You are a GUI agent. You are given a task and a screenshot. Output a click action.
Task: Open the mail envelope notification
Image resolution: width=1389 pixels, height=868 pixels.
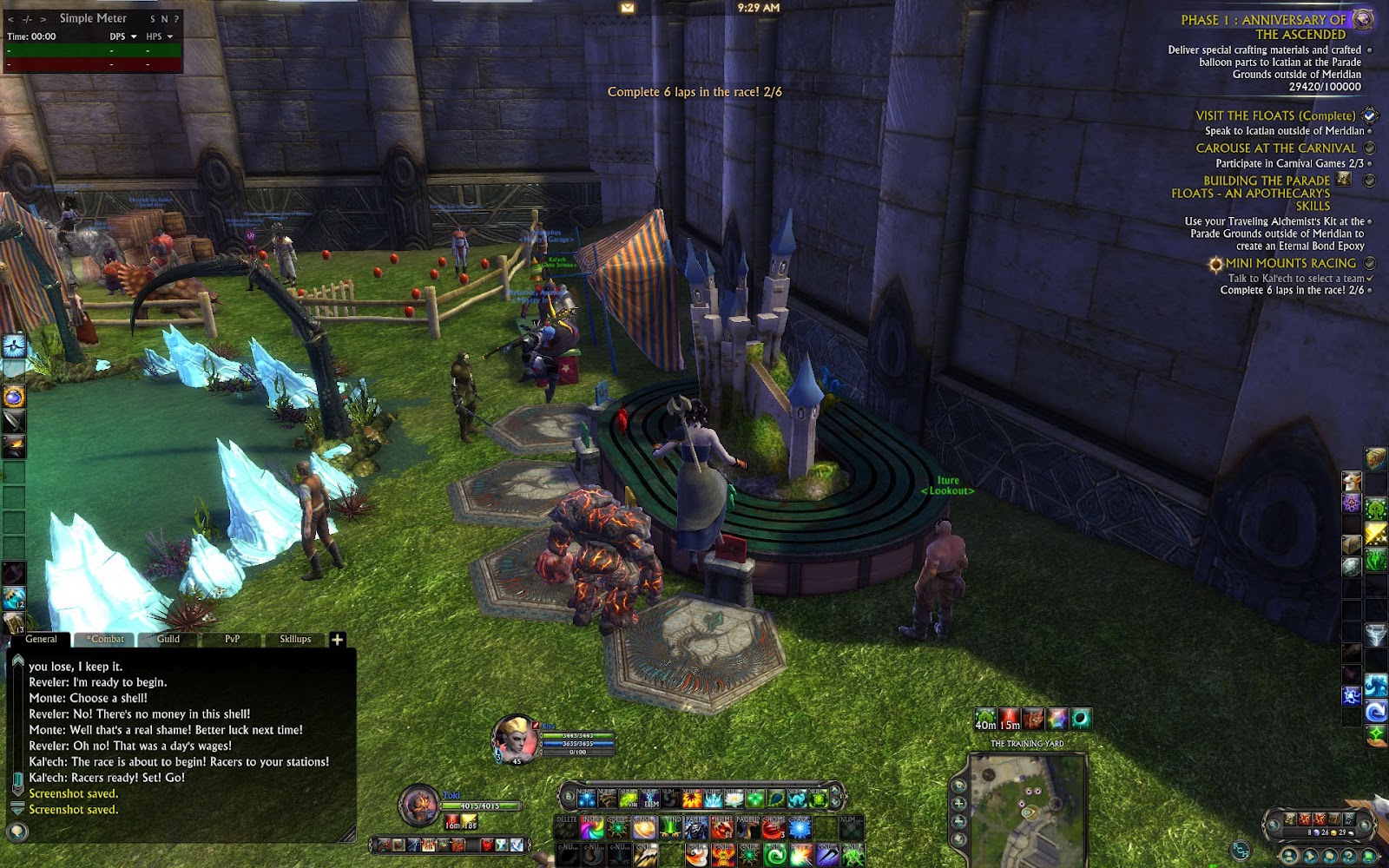[x=628, y=8]
